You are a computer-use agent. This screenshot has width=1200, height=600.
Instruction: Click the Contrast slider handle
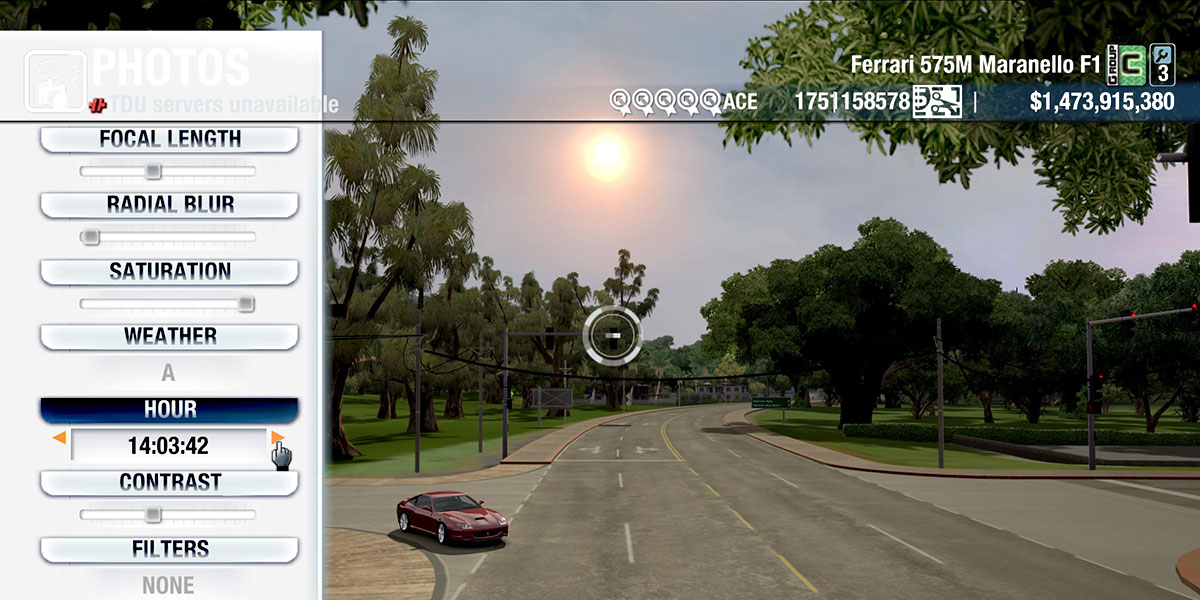[x=153, y=515]
